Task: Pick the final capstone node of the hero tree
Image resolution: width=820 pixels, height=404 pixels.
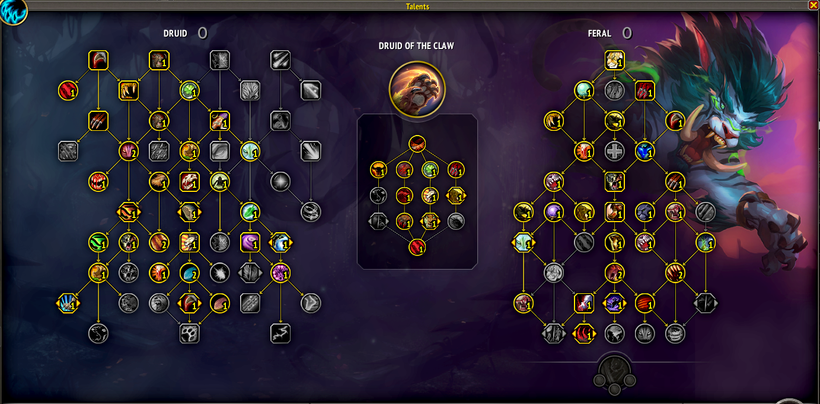Action: [x=416, y=247]
